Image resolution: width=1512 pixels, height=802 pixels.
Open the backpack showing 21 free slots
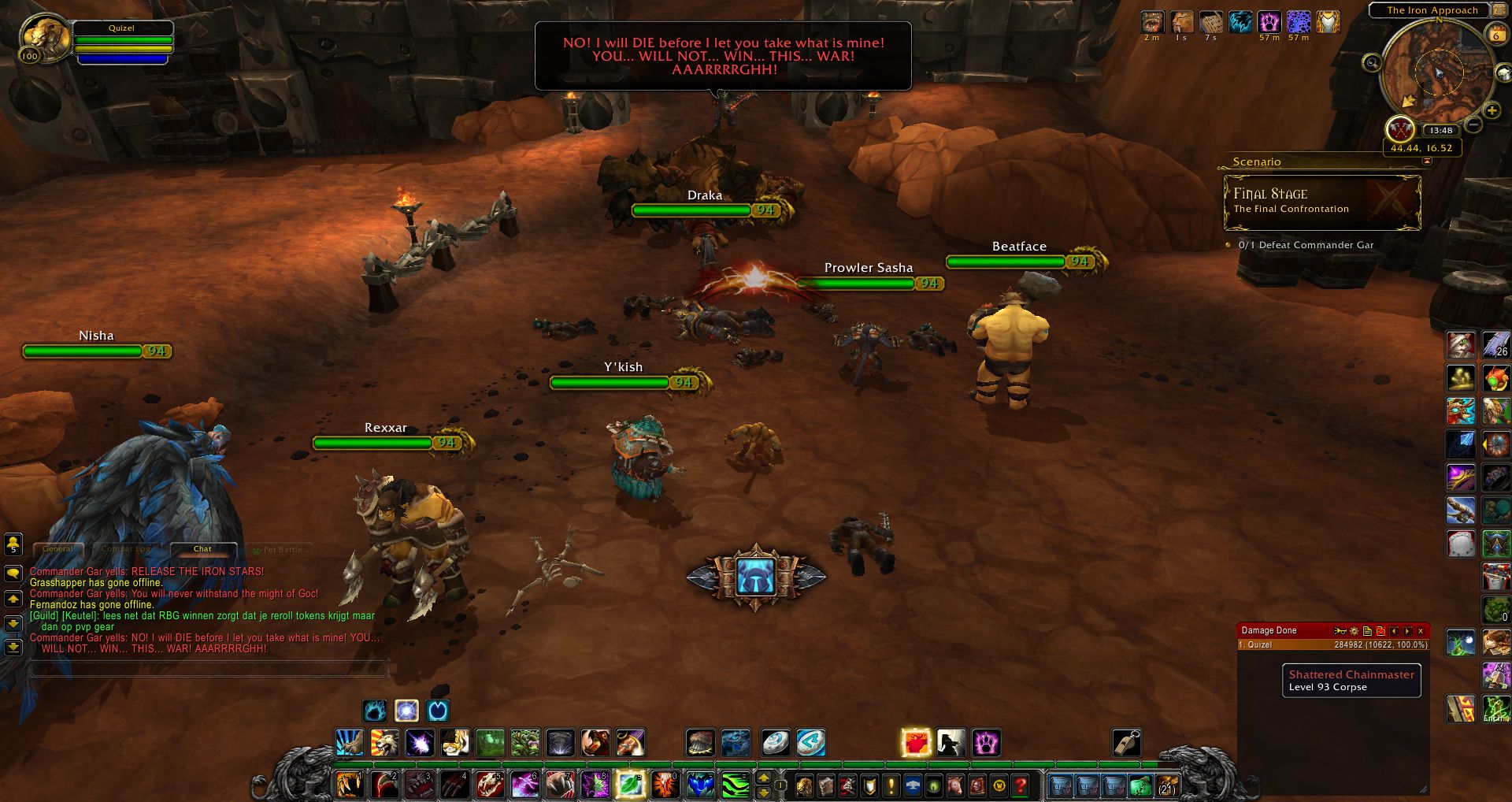1166,785
